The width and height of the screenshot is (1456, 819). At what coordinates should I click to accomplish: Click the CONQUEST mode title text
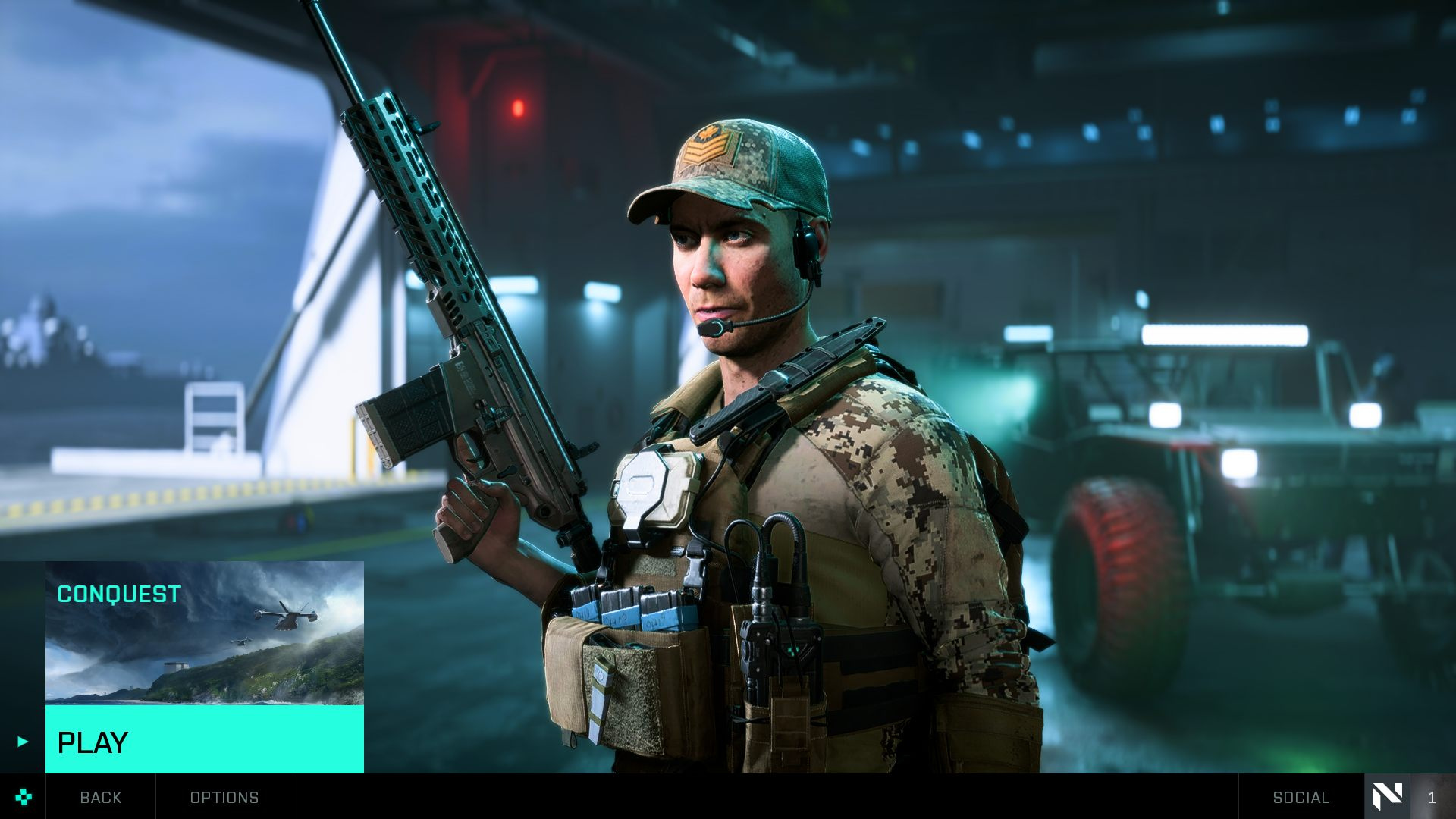118,595
